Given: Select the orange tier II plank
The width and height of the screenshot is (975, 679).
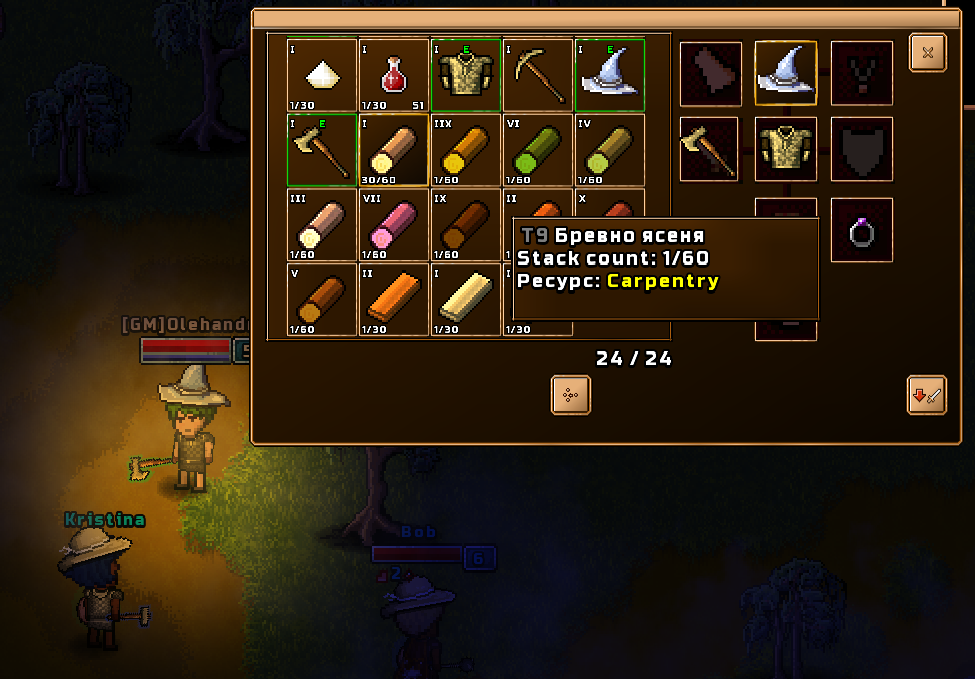Looking at the screenshot, I should click(x=394, y=299).
